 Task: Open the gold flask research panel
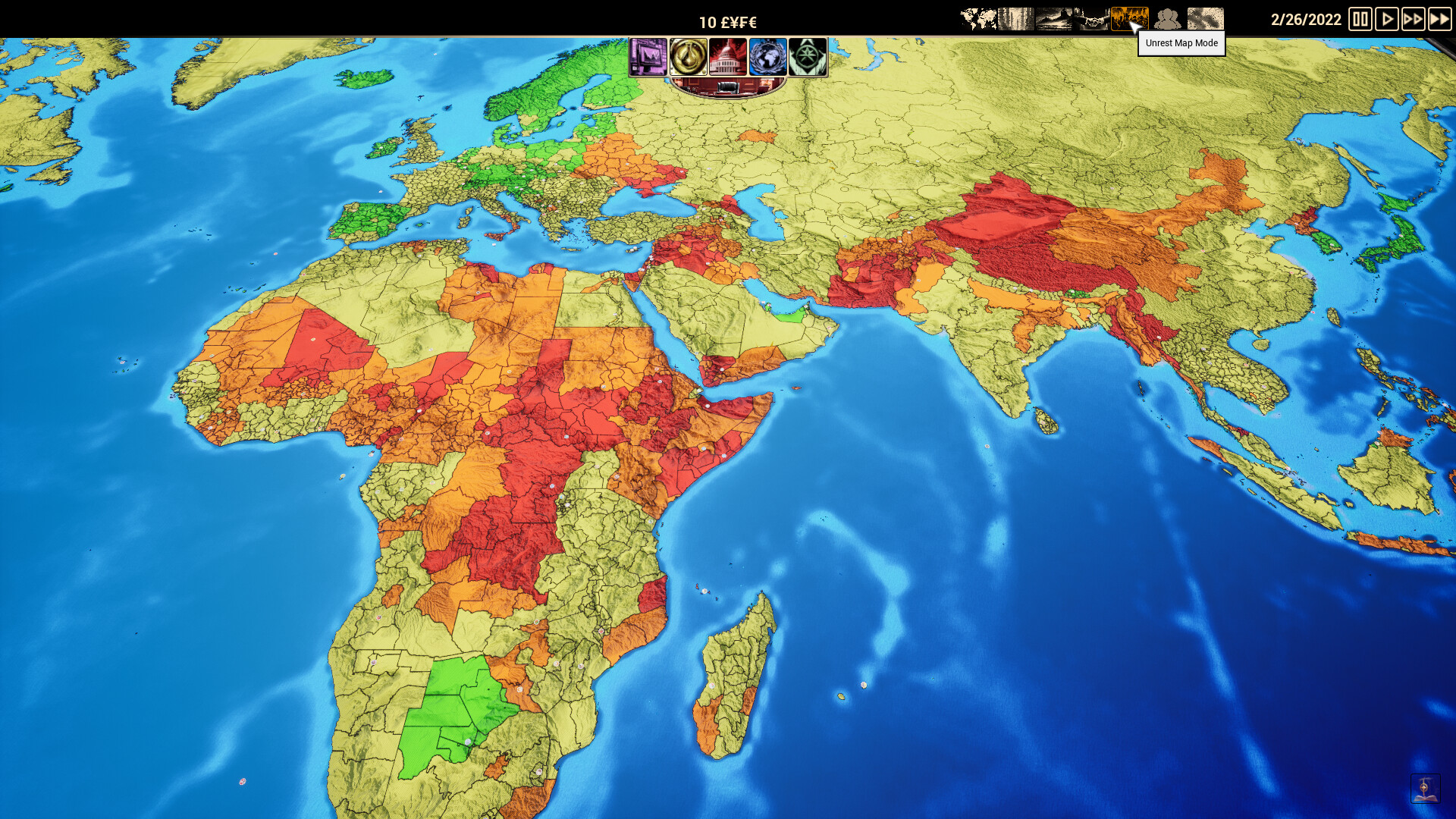pyautogui.click(x=687, y=57)
